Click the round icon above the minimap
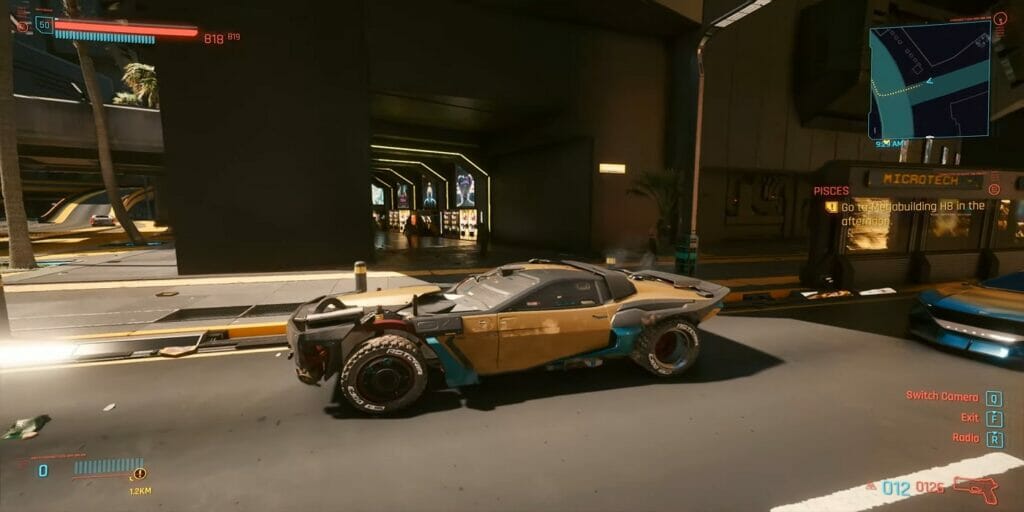1024x512 pixels. pos(999,18)
